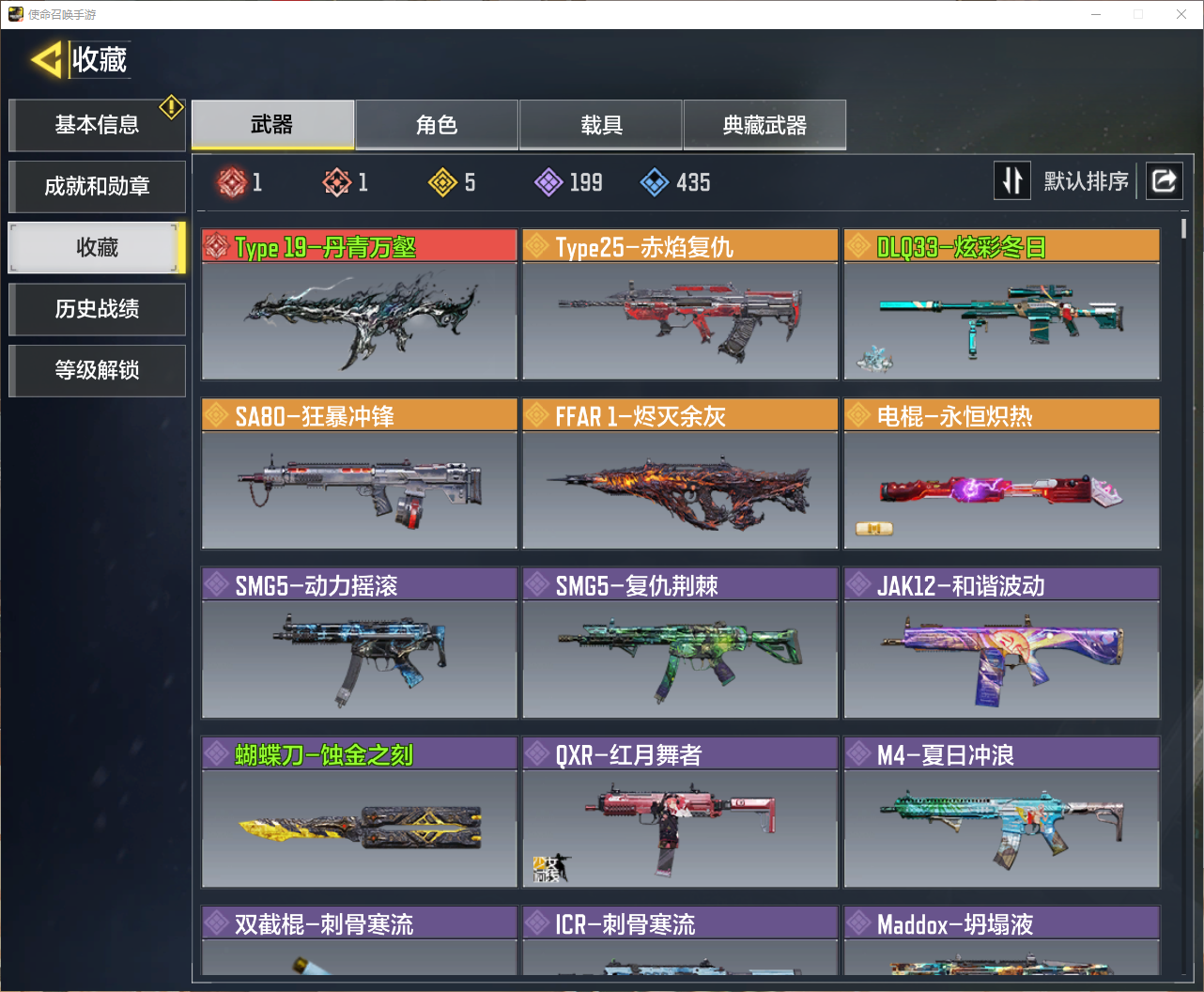Switch to the 角色 tab
This screenshot has height=992, width=1204.
point(437,125)
